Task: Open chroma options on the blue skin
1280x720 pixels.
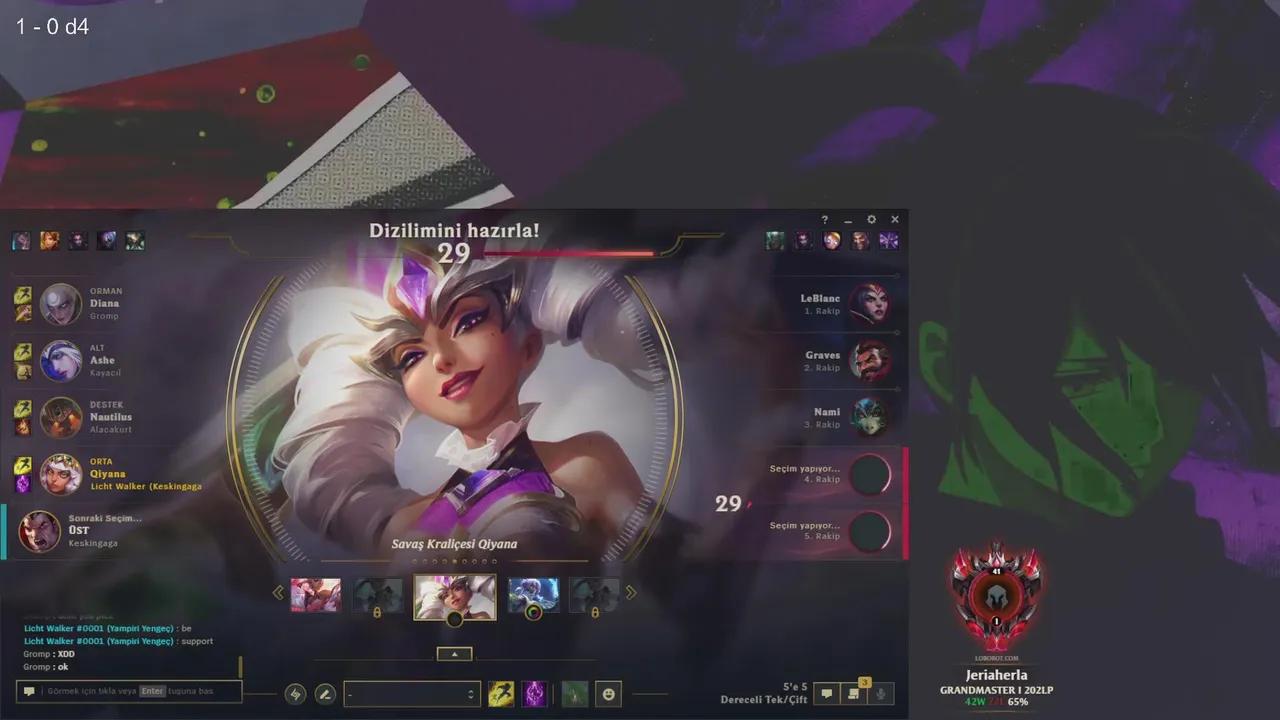Action: tap(533, 611)
